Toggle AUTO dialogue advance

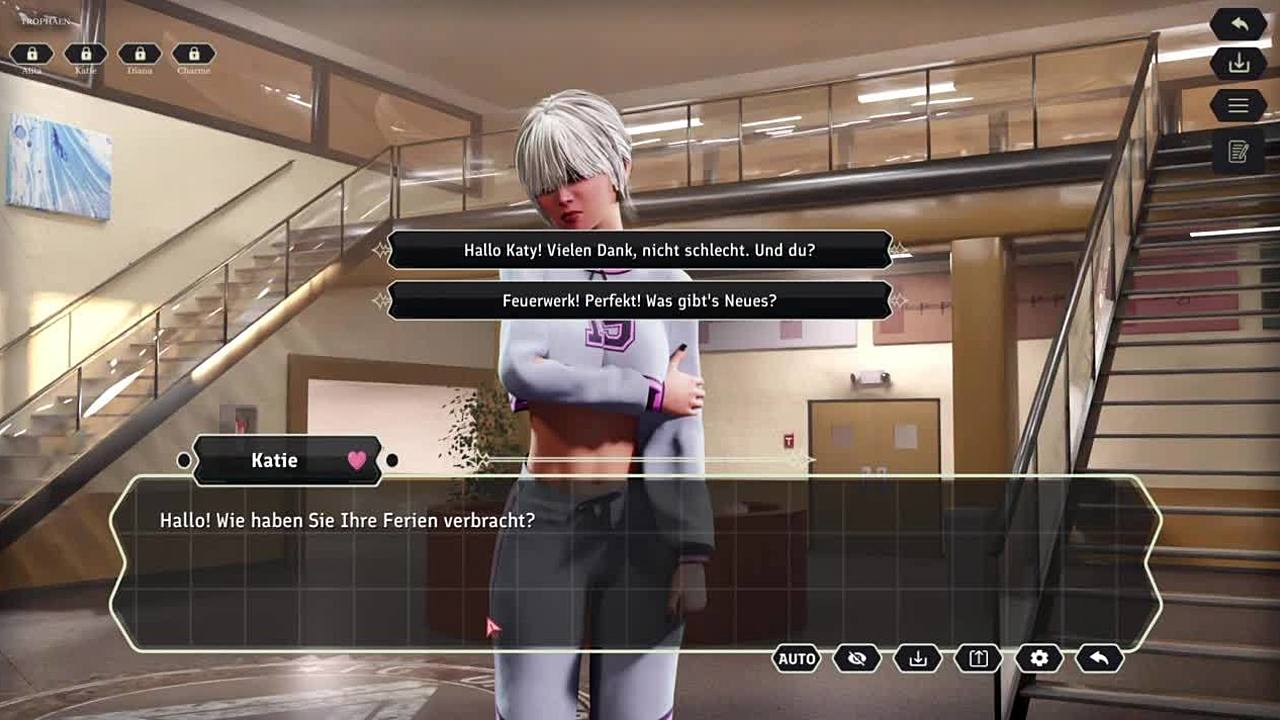point(797,658)
